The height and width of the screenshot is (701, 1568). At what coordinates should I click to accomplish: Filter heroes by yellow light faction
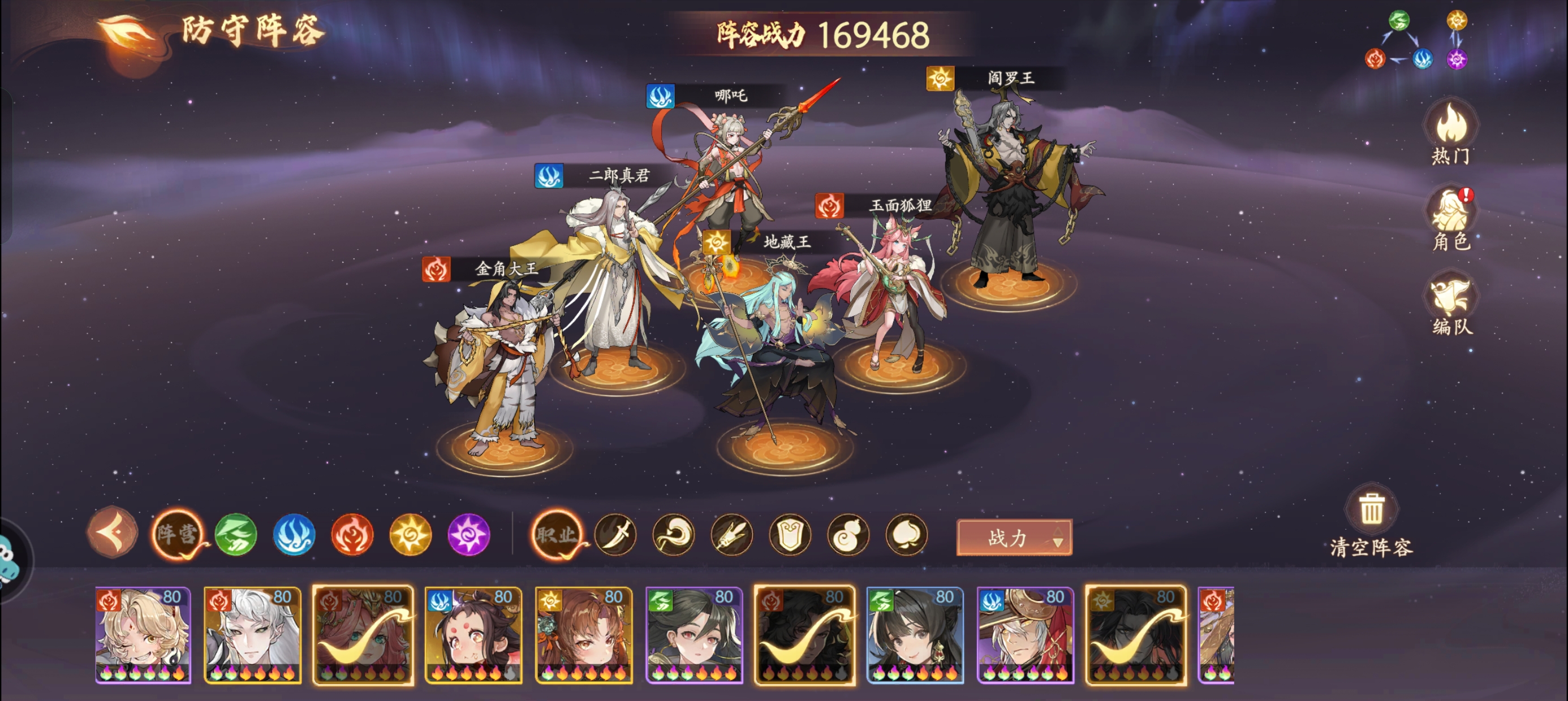click(x=410, y=534)
